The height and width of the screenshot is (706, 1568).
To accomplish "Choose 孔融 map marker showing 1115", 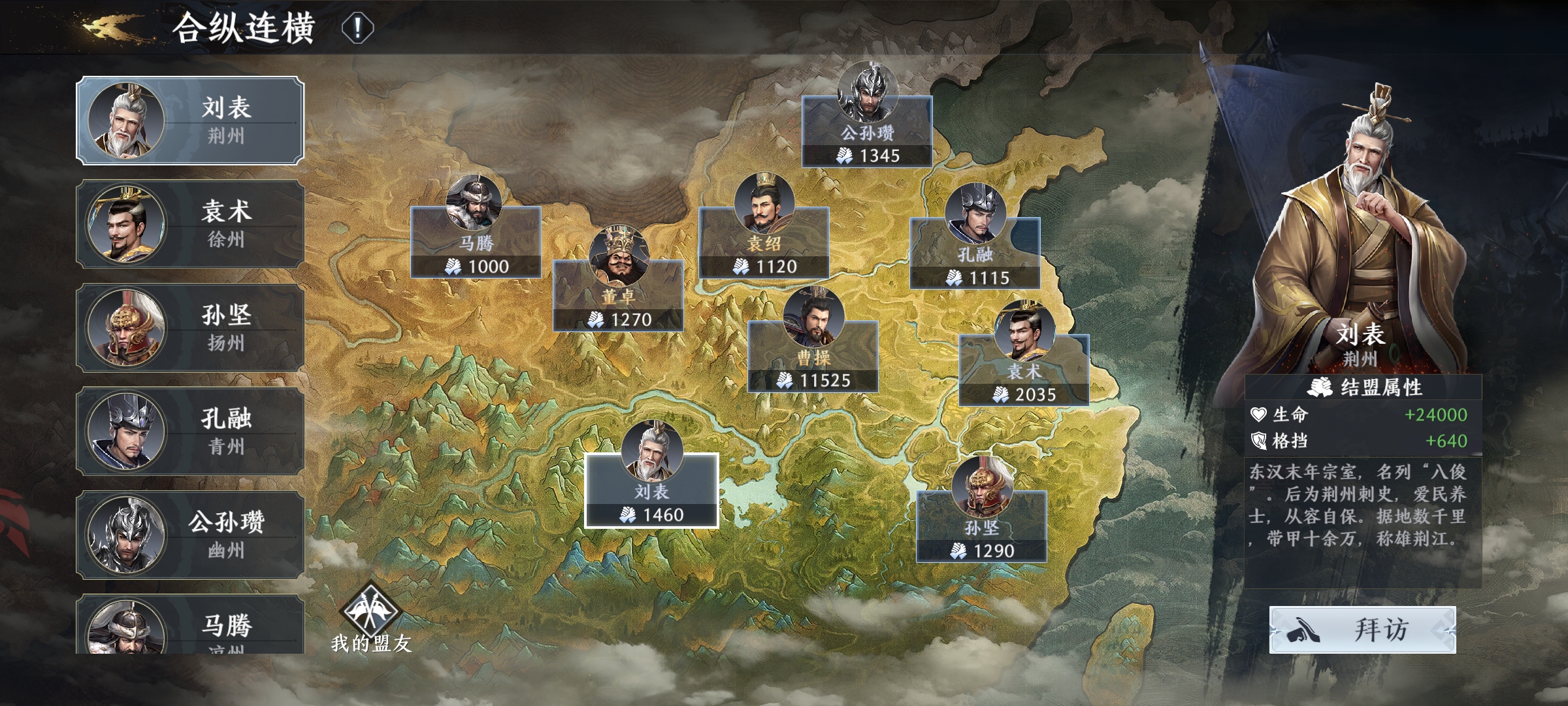I will pyautogui.click(x=975, y=252).
